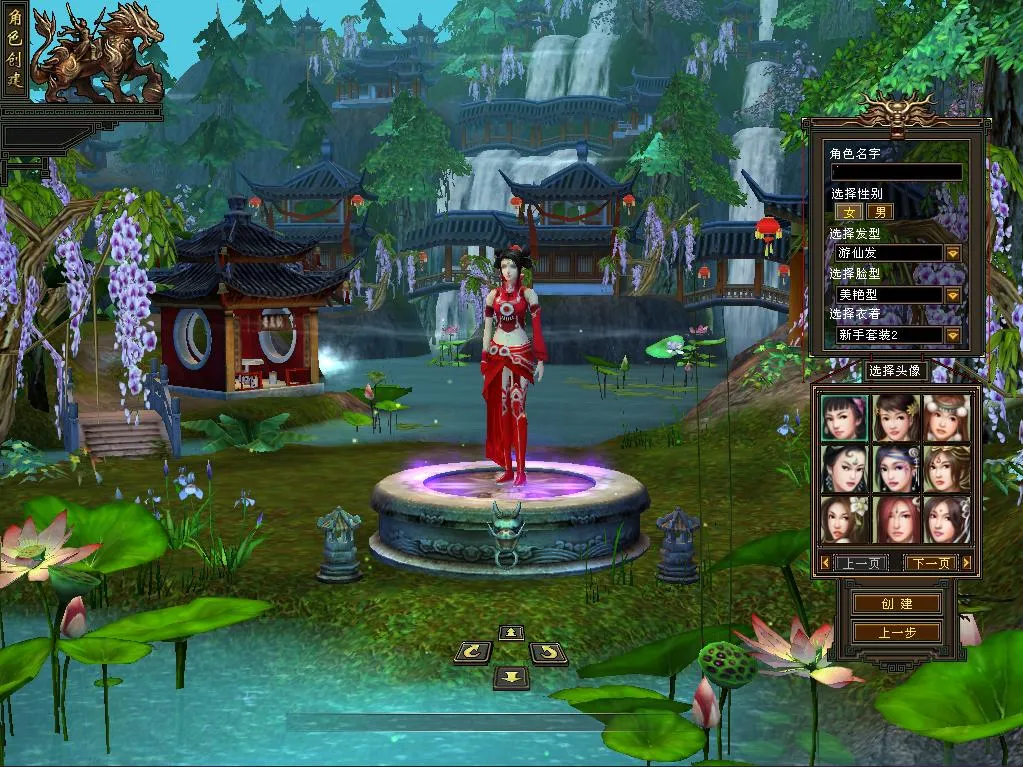1023x767 pixels.
Task: Click the up arrow camera button
Action: click(x=511, y=632)
